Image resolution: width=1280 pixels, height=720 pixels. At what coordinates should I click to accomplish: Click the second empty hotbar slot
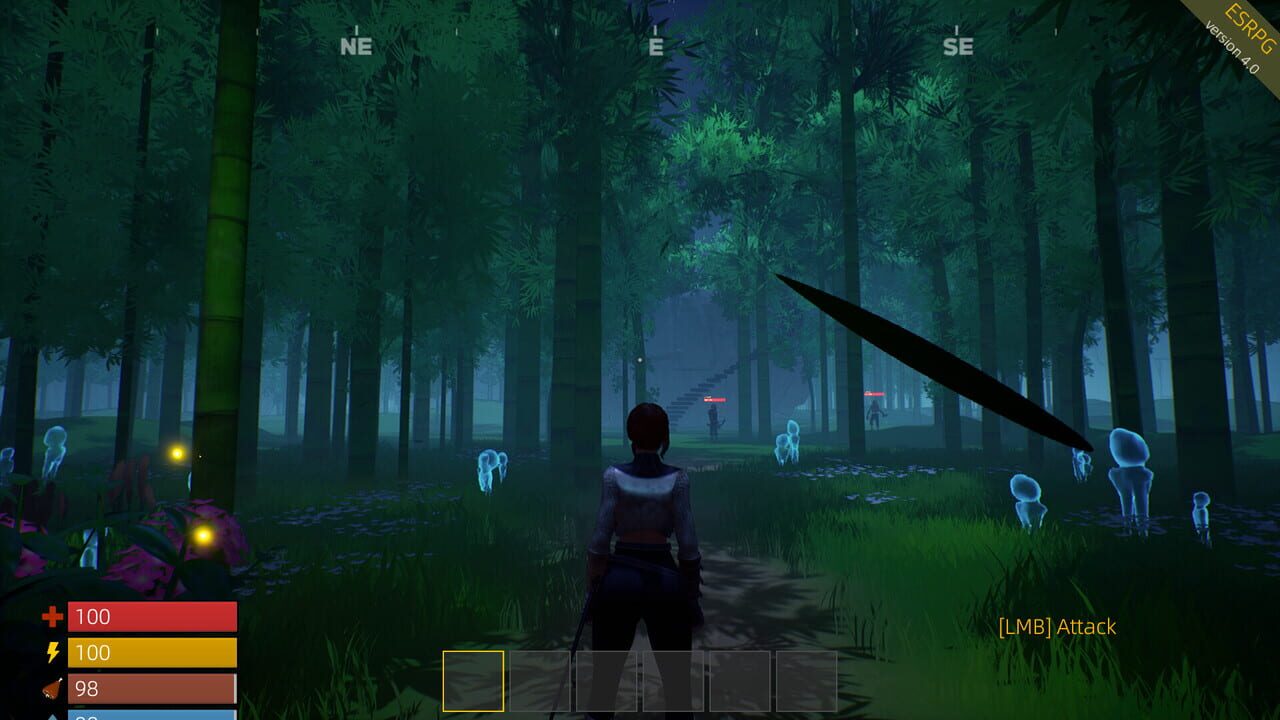pyautogui.click(x=540, y=679)
